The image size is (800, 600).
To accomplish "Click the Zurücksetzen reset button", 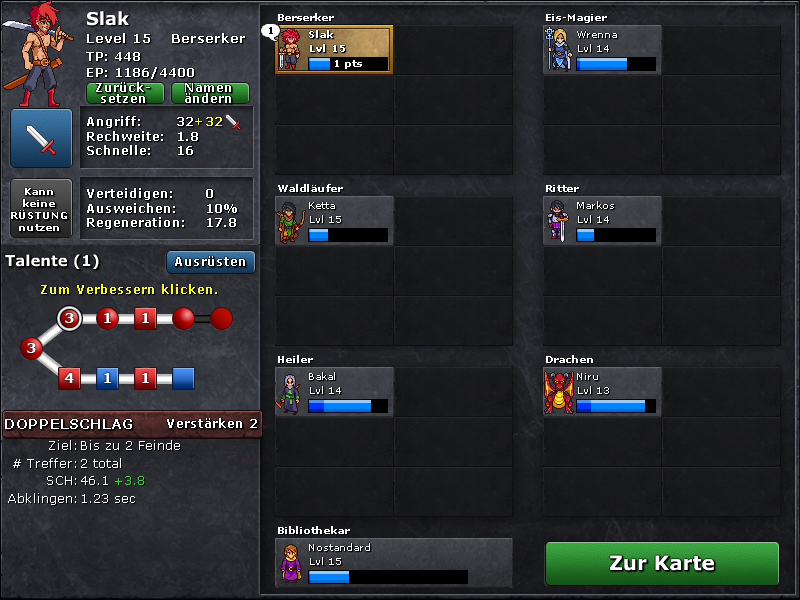I will coord(126,93).
